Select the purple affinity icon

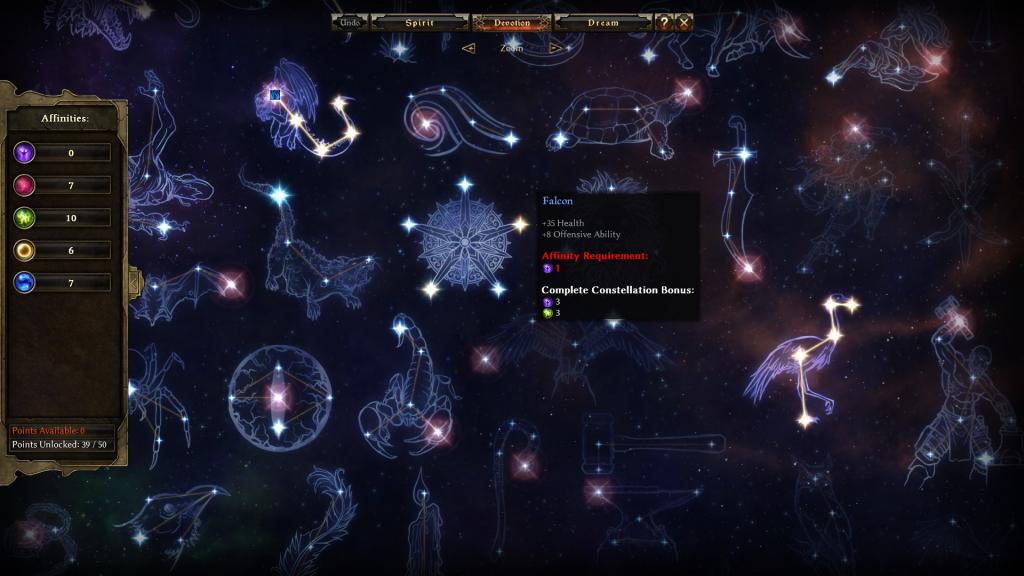[x=25, y=153]
